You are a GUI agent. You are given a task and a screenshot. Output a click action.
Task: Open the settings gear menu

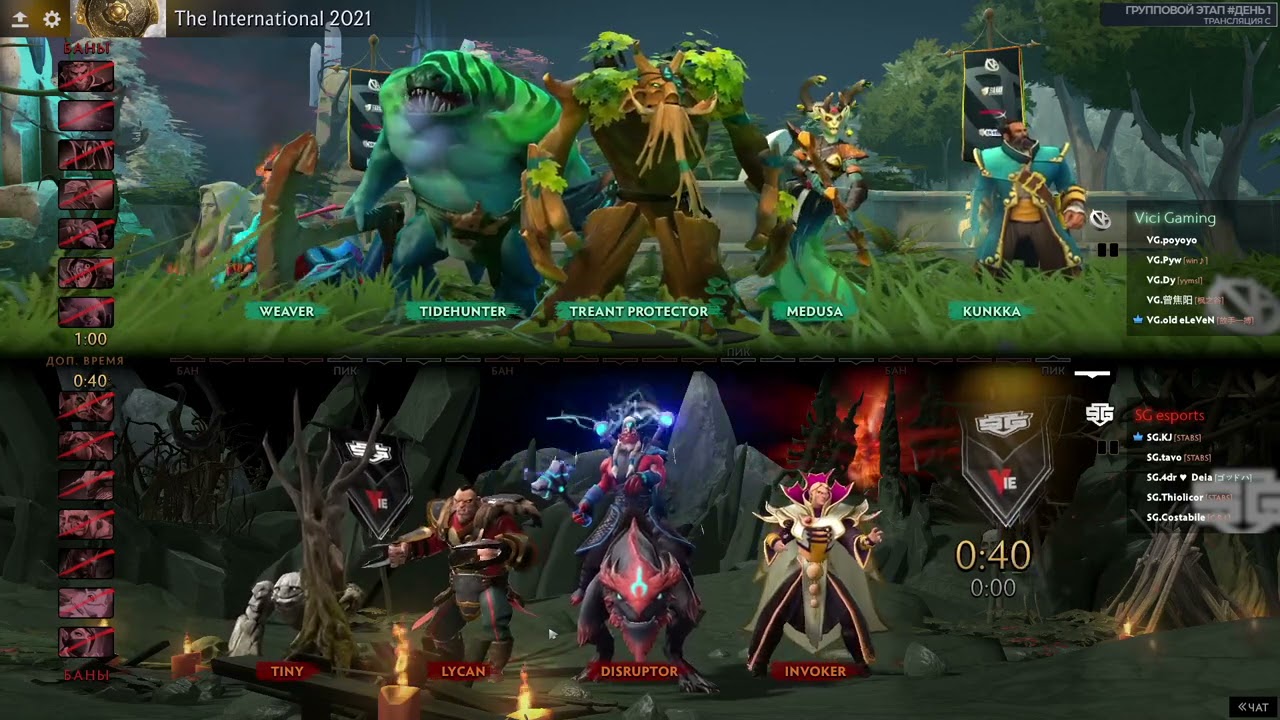coord(52,19)
